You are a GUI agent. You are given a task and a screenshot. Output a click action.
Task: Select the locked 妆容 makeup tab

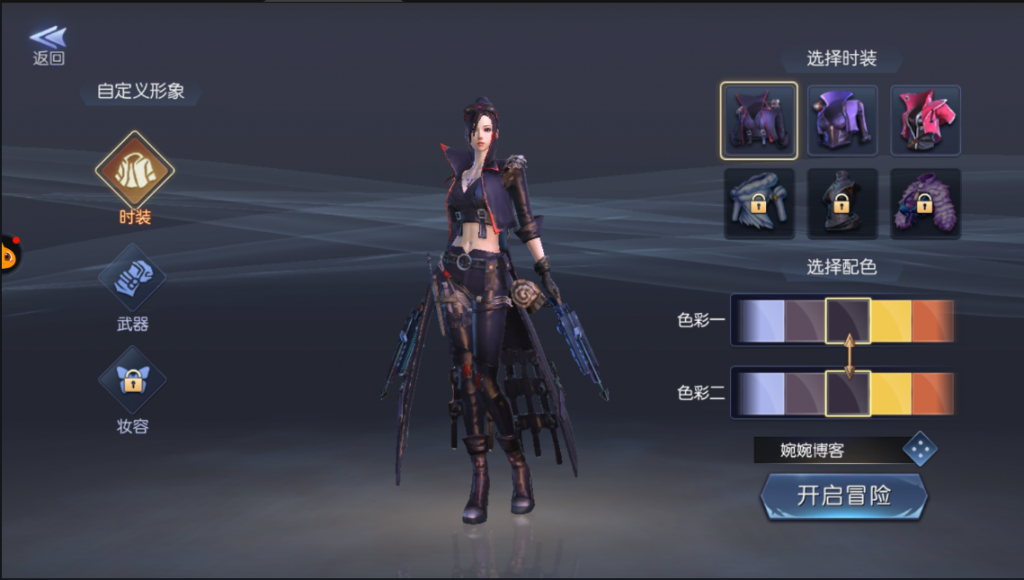[x=132, y=380]
